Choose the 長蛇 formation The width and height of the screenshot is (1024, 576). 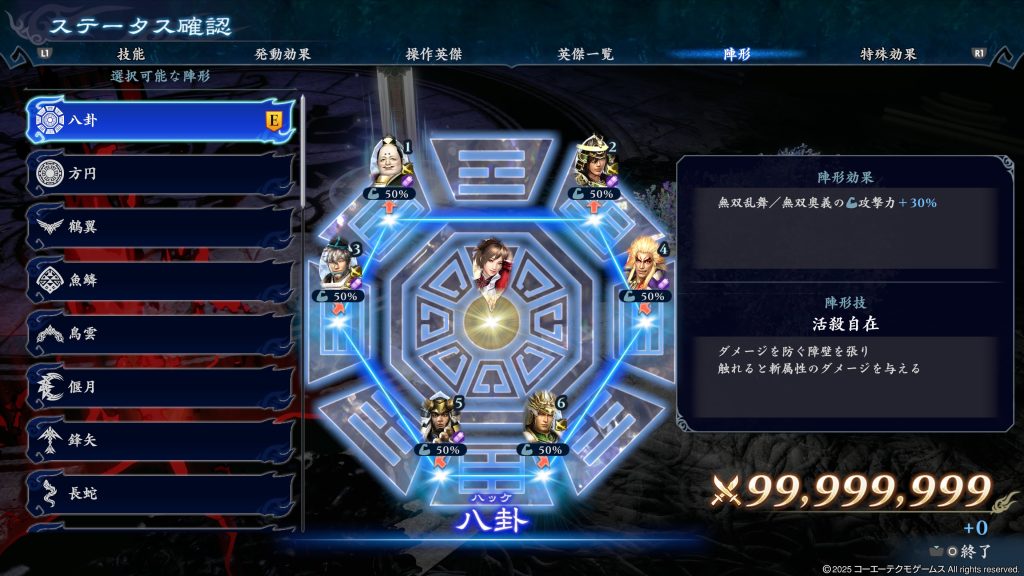160,492
